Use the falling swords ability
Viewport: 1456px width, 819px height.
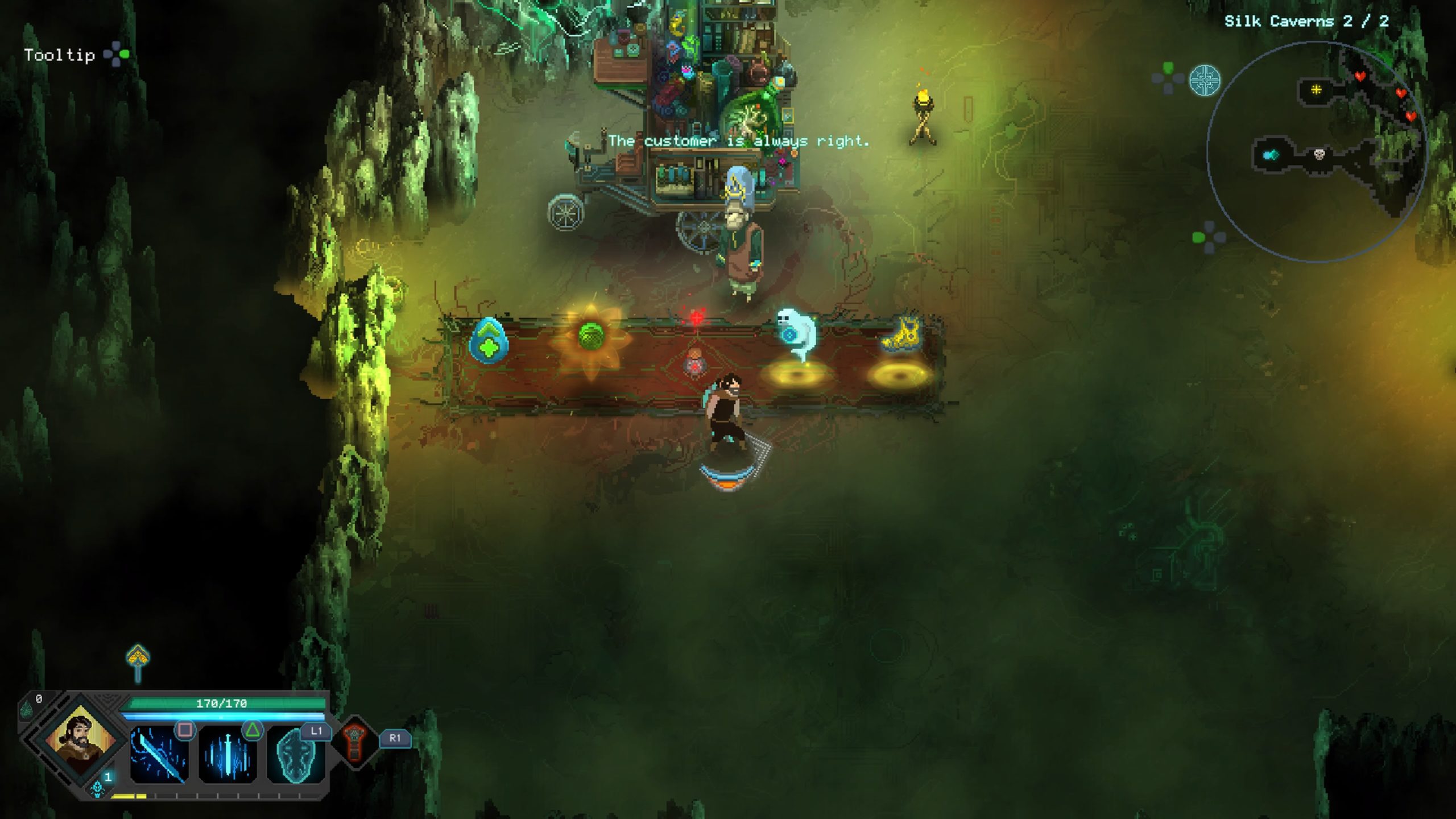coord(227,755)
